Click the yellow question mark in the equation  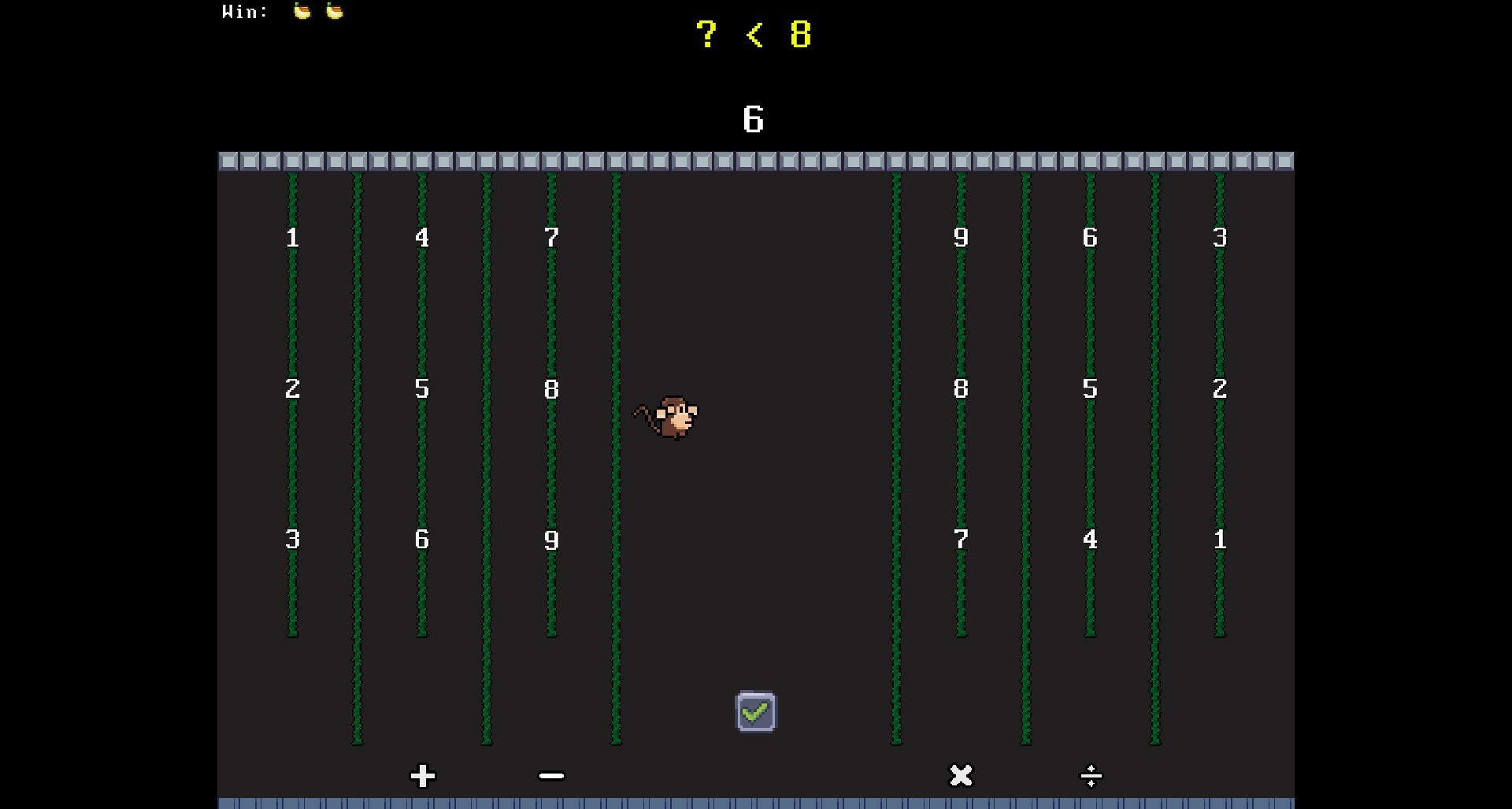pos(706,35)
